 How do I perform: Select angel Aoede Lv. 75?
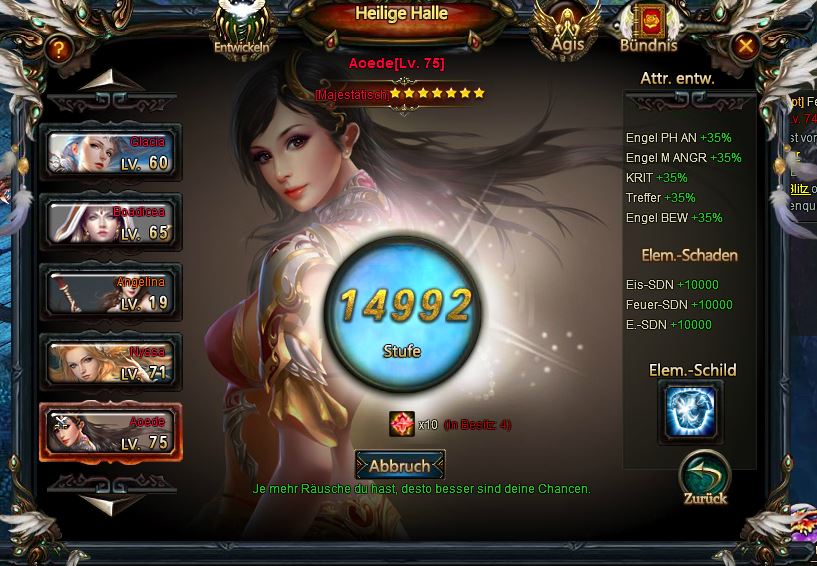110,432
